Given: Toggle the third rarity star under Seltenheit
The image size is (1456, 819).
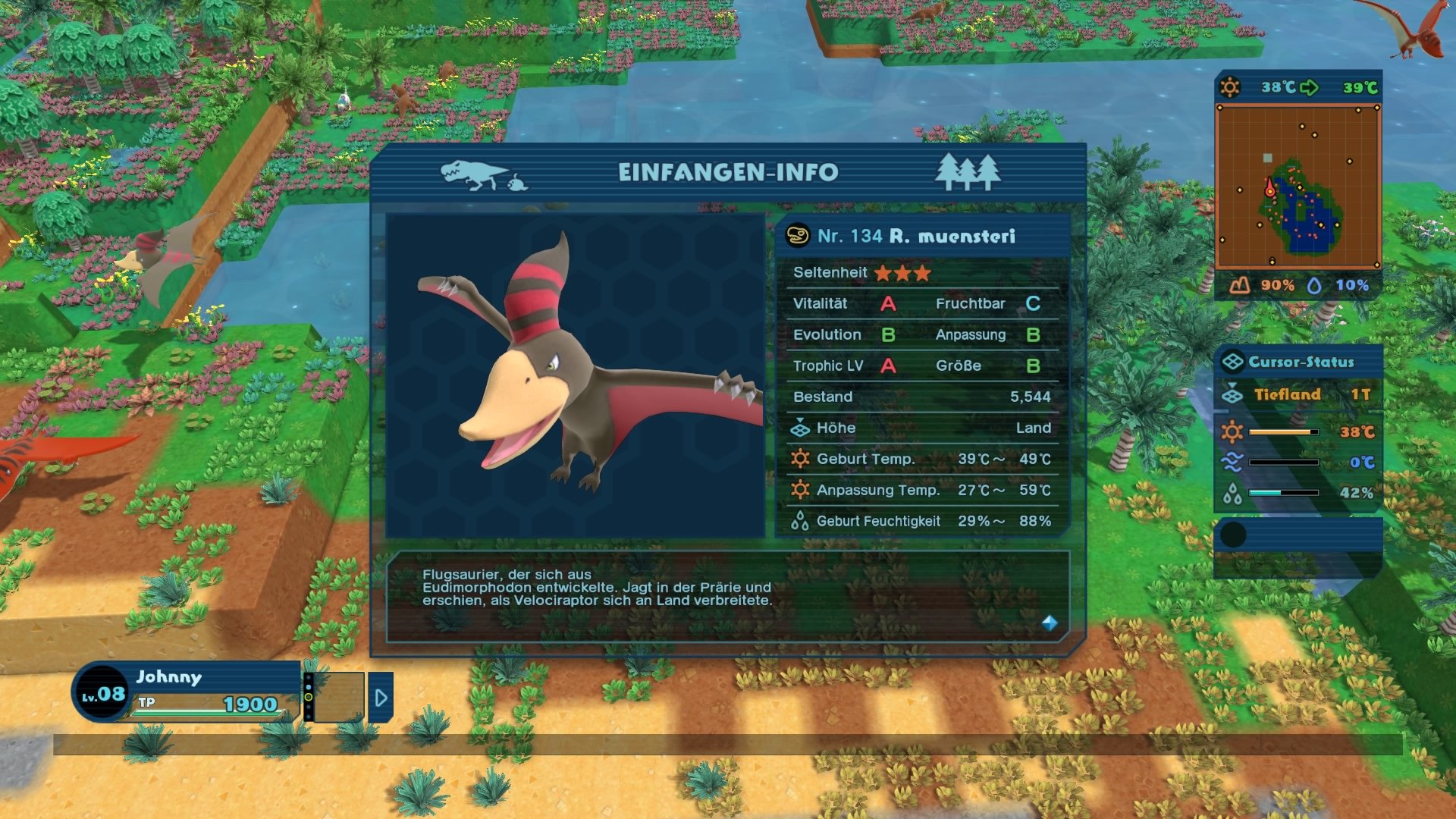Looking at the screenshot, I should [921, 272].
